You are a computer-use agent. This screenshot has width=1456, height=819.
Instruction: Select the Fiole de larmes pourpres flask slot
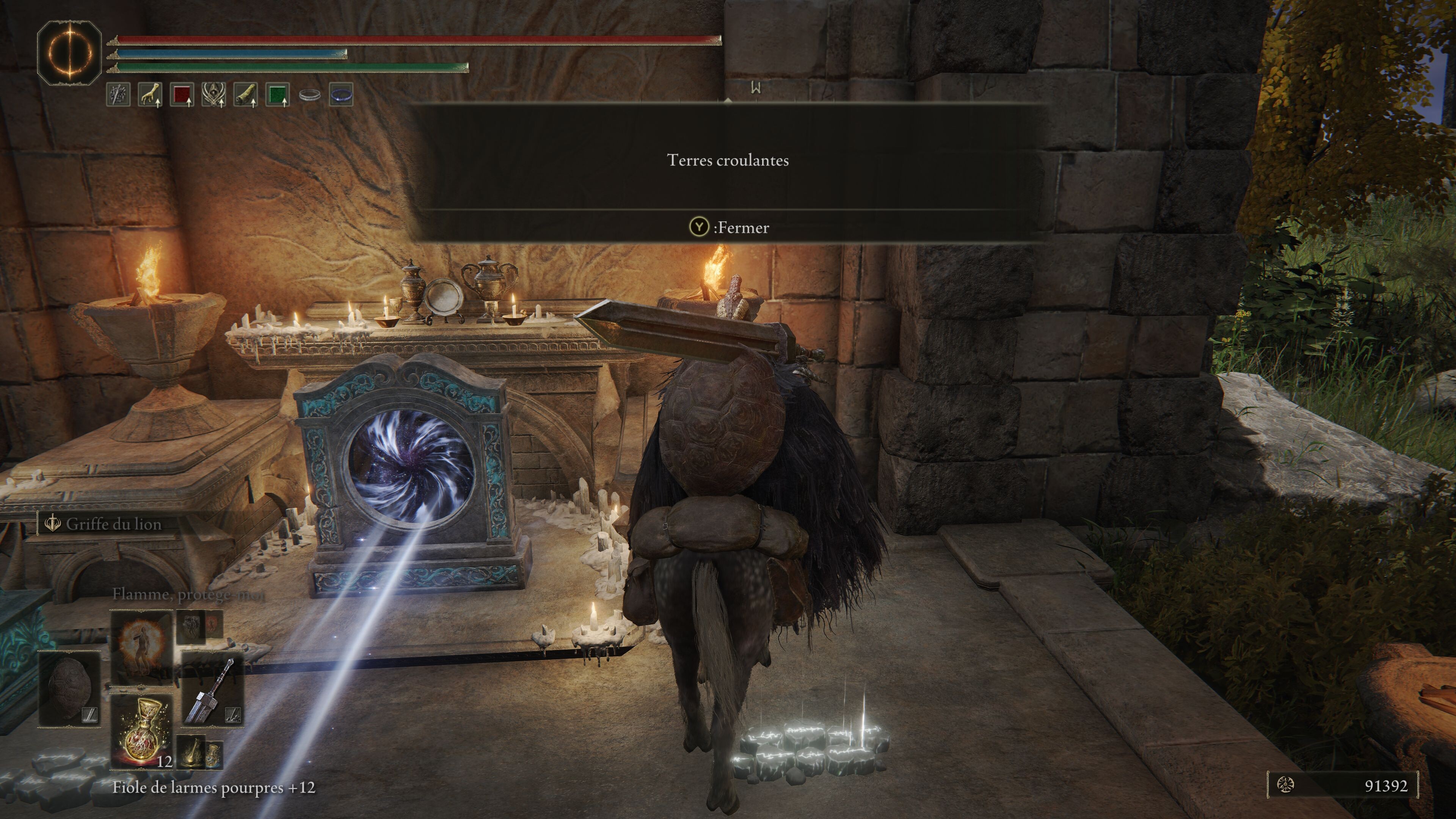(141, 733)
